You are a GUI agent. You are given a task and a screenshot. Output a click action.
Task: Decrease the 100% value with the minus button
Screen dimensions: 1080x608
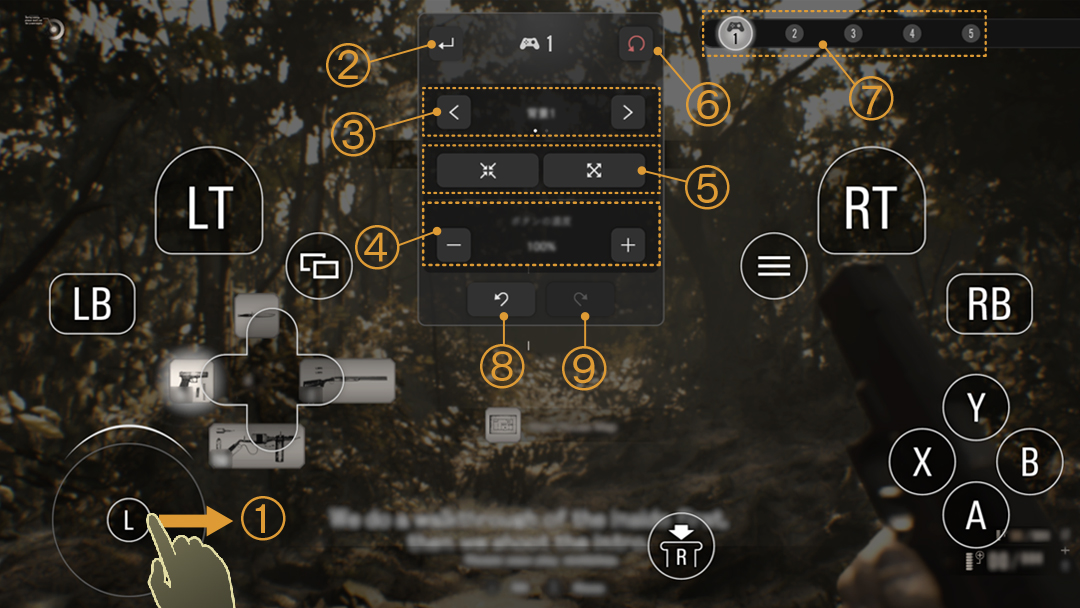click(x=454, y=245)
